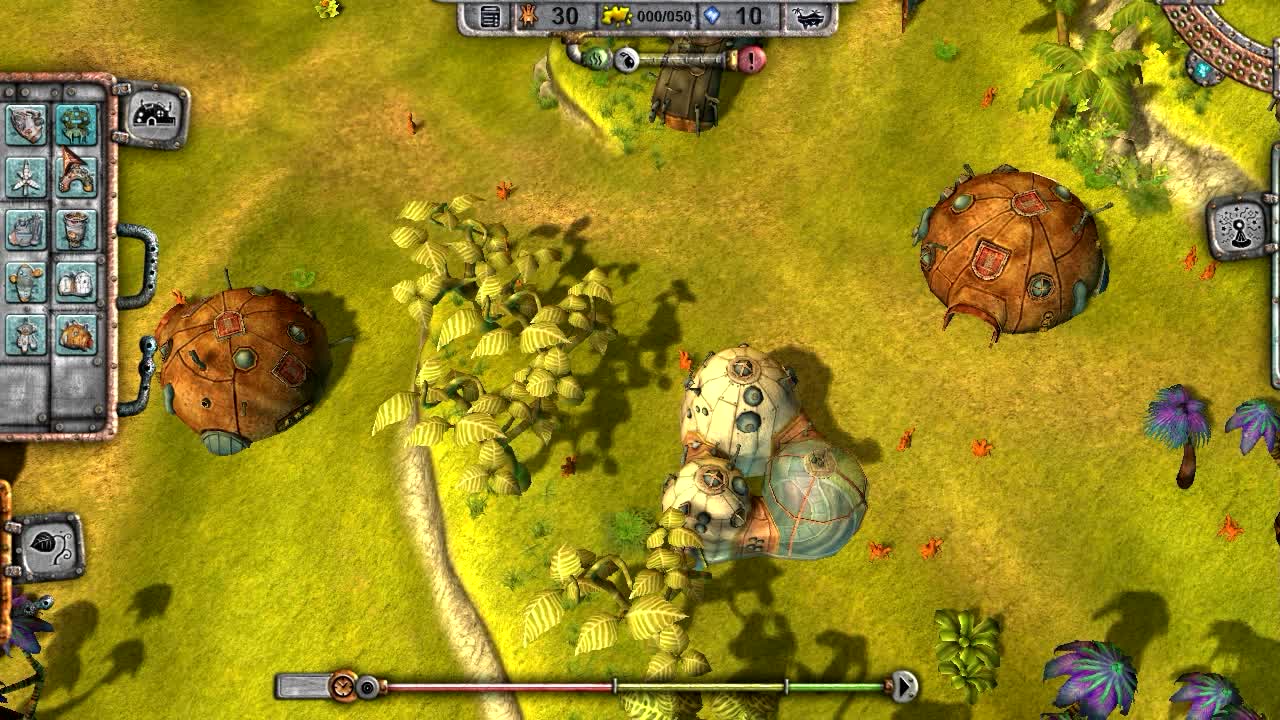Select the cup storage icon in build panel
Viewport: 1280px width, 720px height.
(75, 228)
